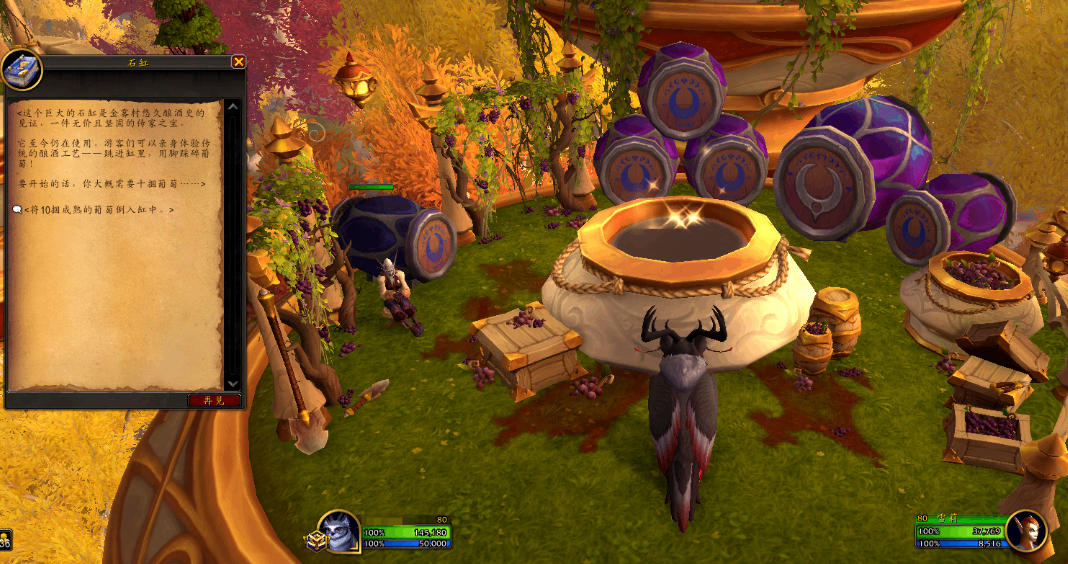
Task: Open the gold friends counter showing 36
Action: (x=5, y=542)
